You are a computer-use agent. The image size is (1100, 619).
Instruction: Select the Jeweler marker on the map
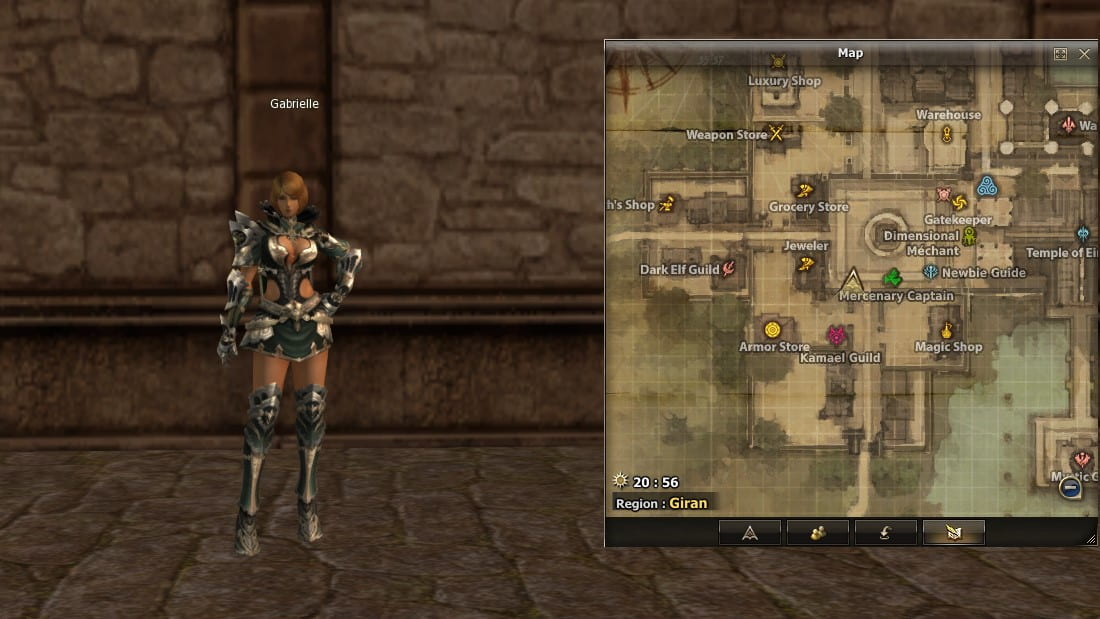pos(806,264)
